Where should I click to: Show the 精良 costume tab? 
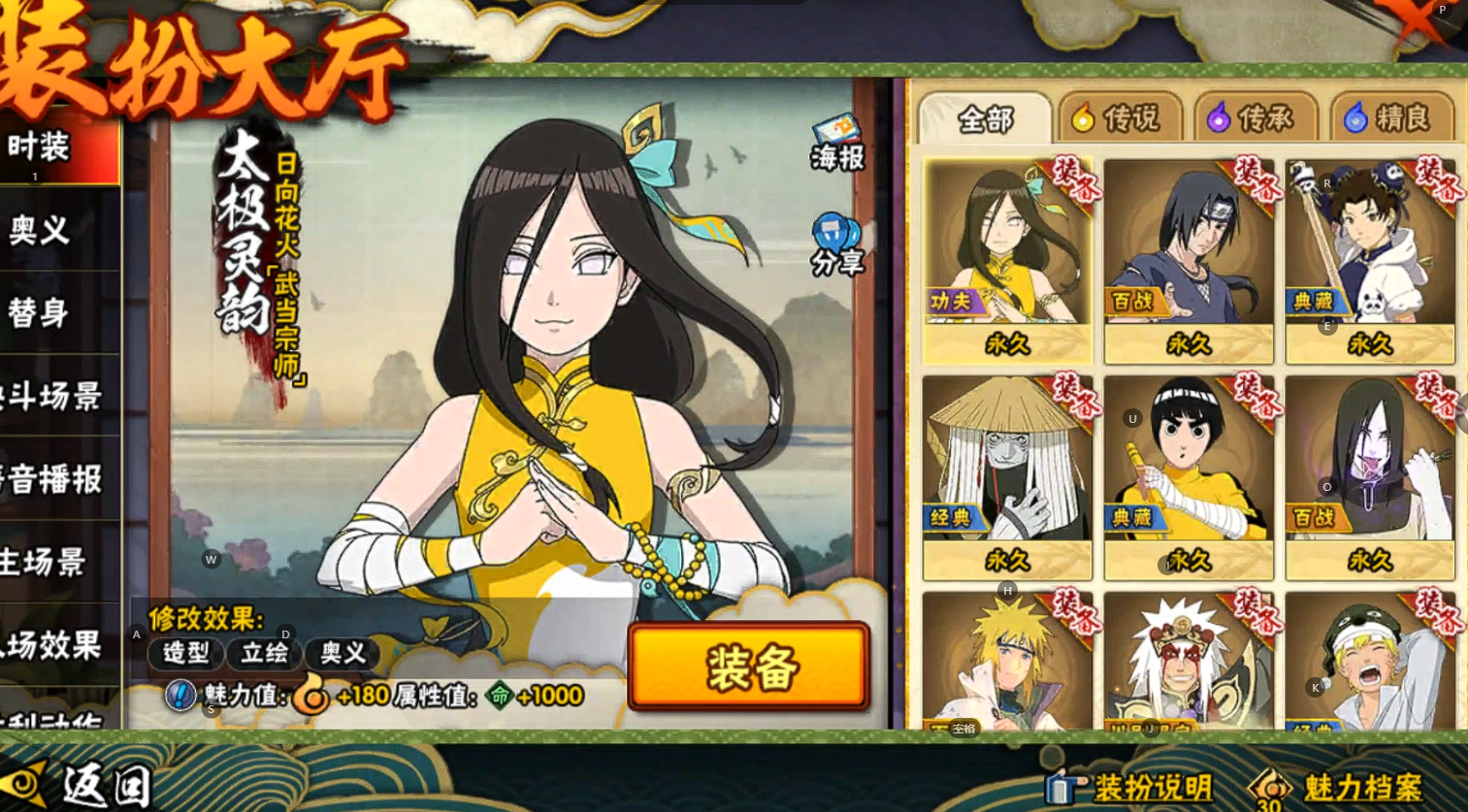1391,119
